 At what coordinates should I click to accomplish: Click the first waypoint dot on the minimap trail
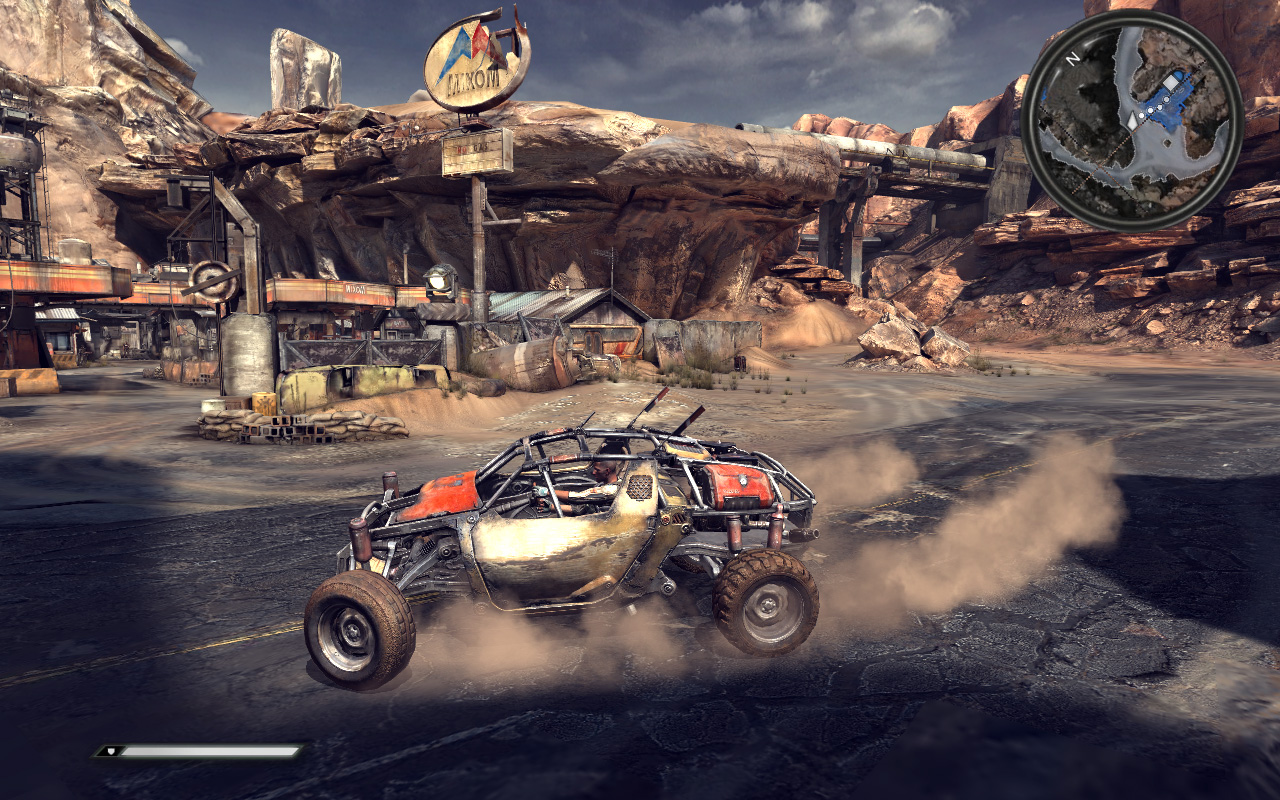point(1141,115)
